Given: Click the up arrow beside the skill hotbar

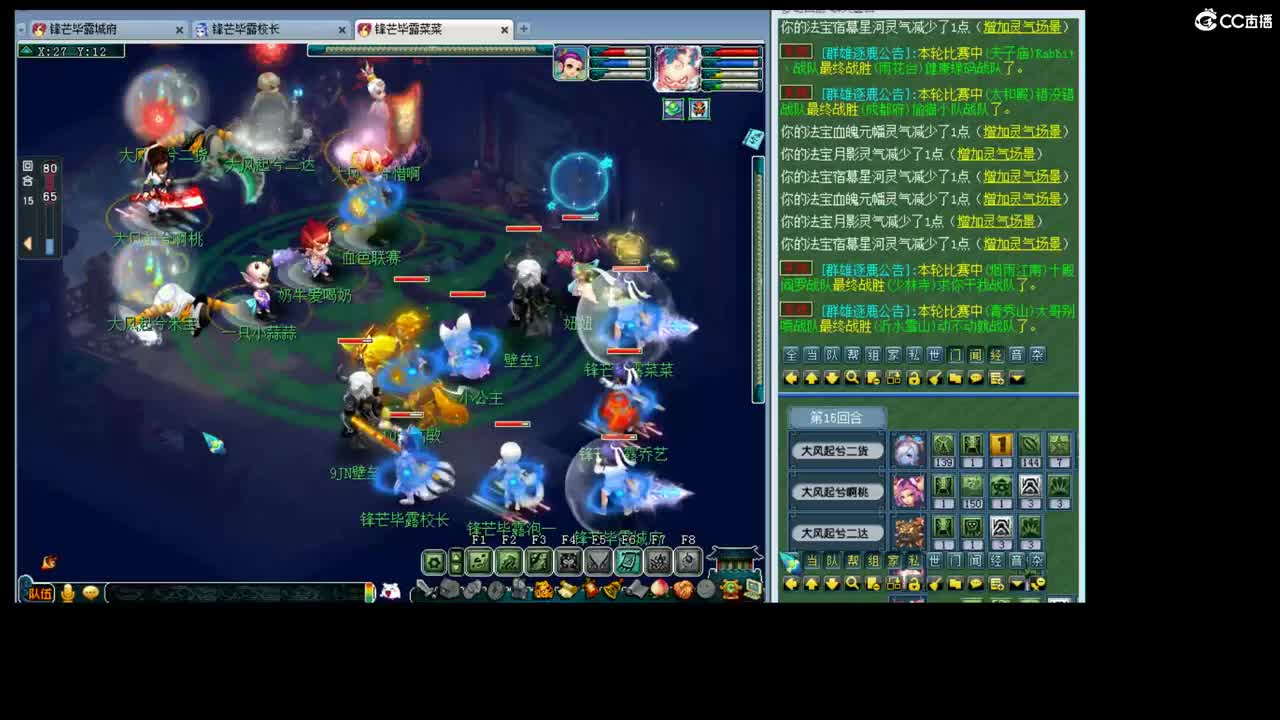Looking at the screenshot, I should (x=455, y=556).
